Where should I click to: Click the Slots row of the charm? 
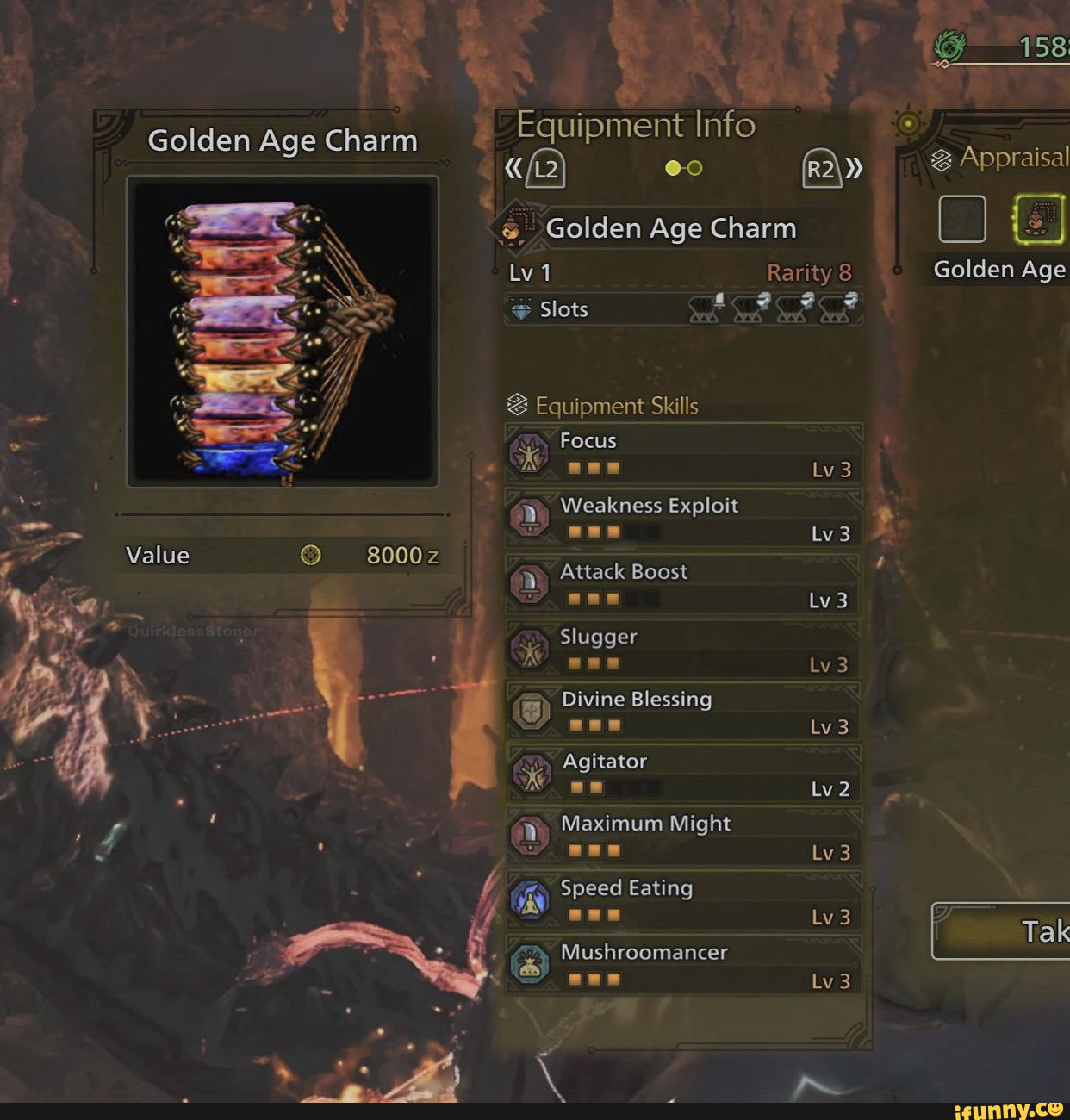pyautogui.click(x=684, y=309)
